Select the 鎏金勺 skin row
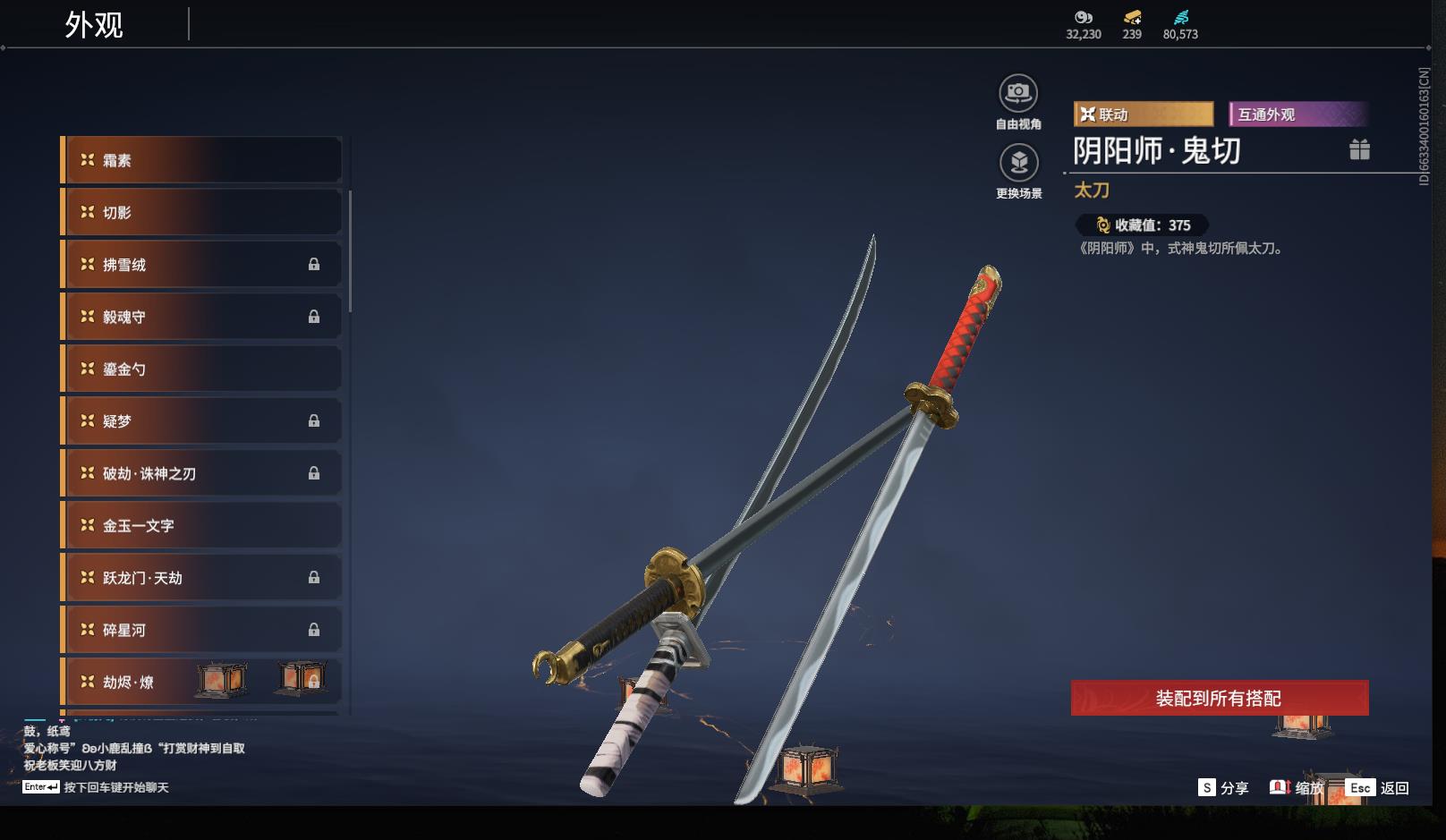The height and width of the screenshot is (840, 1446). (201, 369)
